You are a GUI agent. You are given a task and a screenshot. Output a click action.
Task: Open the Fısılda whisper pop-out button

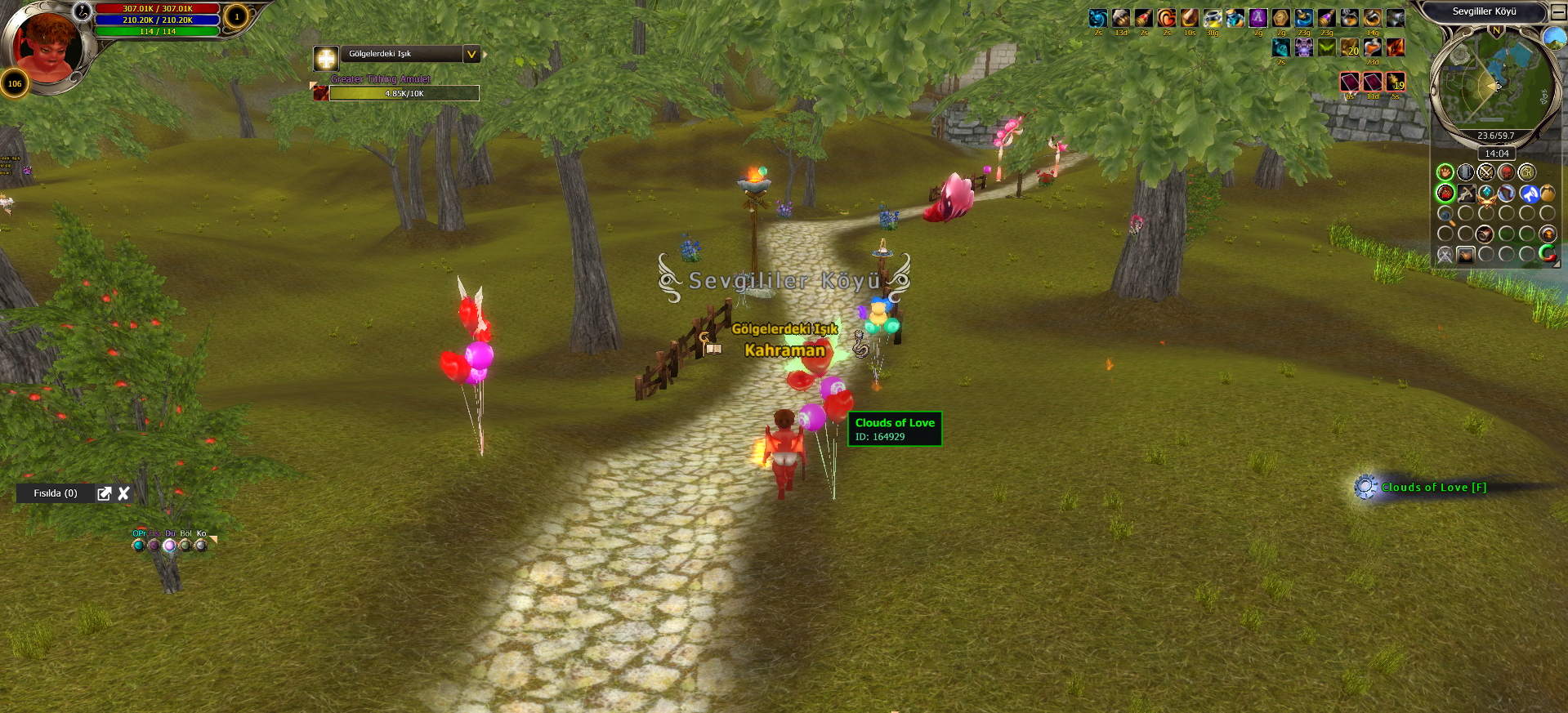click(104, 493)
